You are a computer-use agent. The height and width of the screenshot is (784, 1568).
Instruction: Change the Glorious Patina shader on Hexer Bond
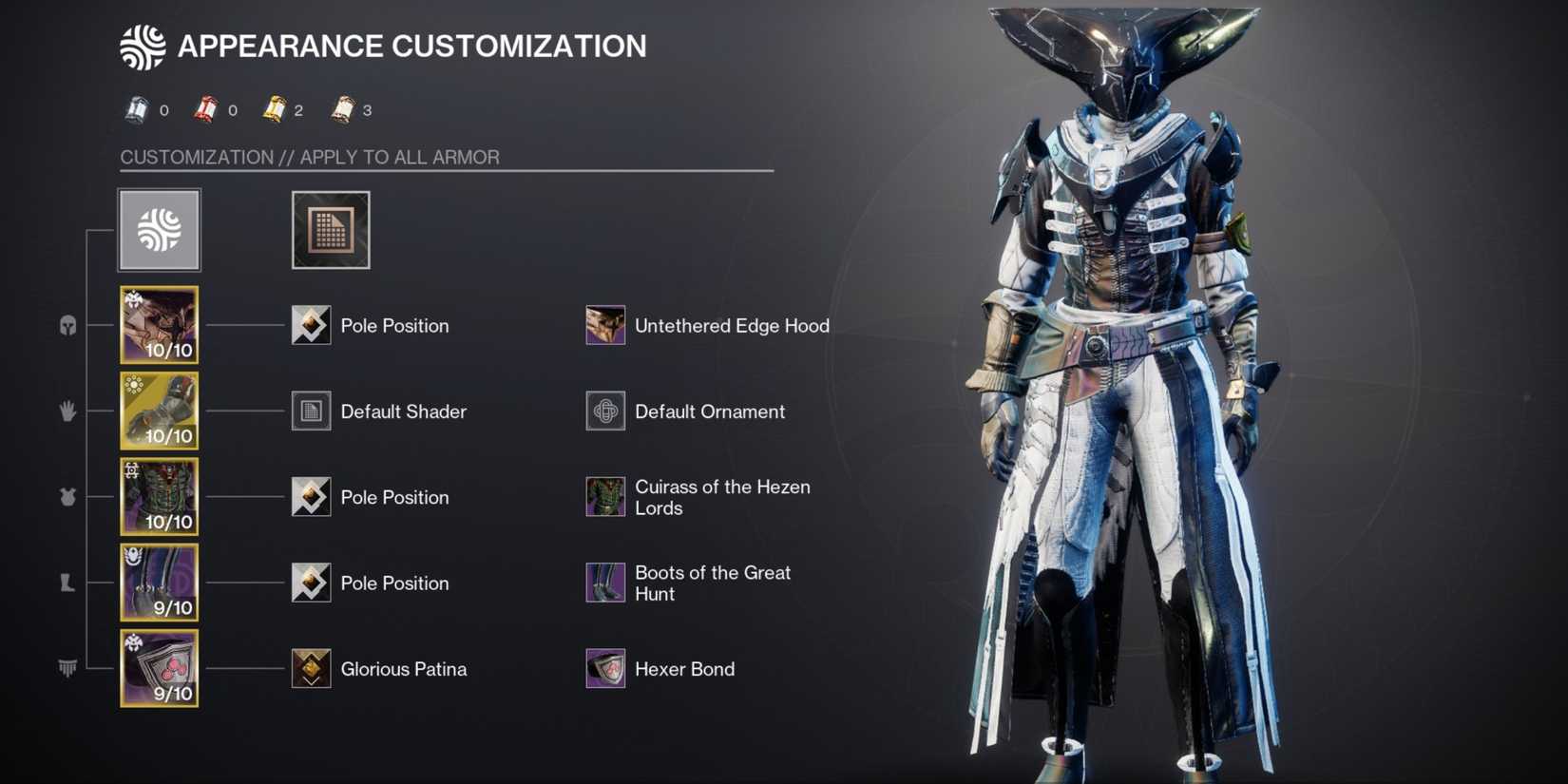coord(310,668)
